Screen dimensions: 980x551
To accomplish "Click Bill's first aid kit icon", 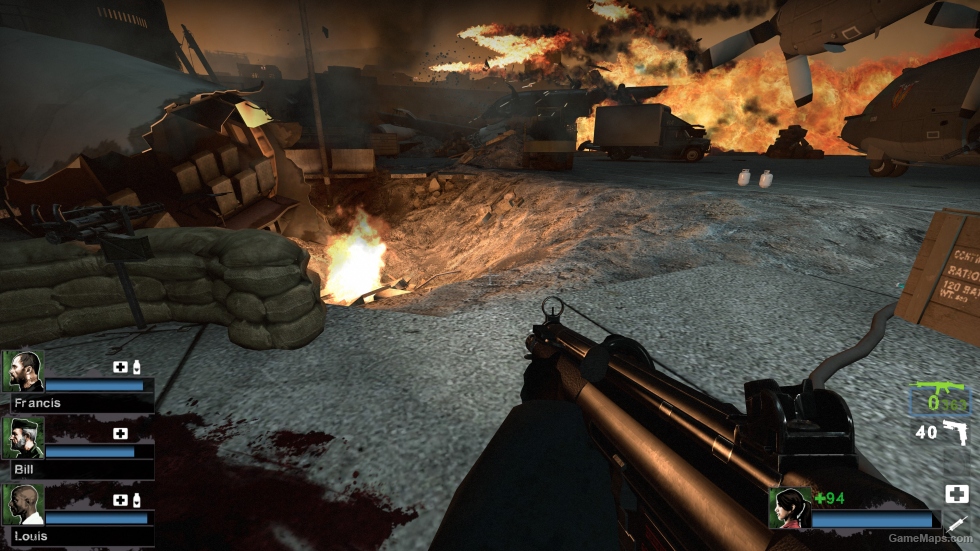I will [120, 434].
